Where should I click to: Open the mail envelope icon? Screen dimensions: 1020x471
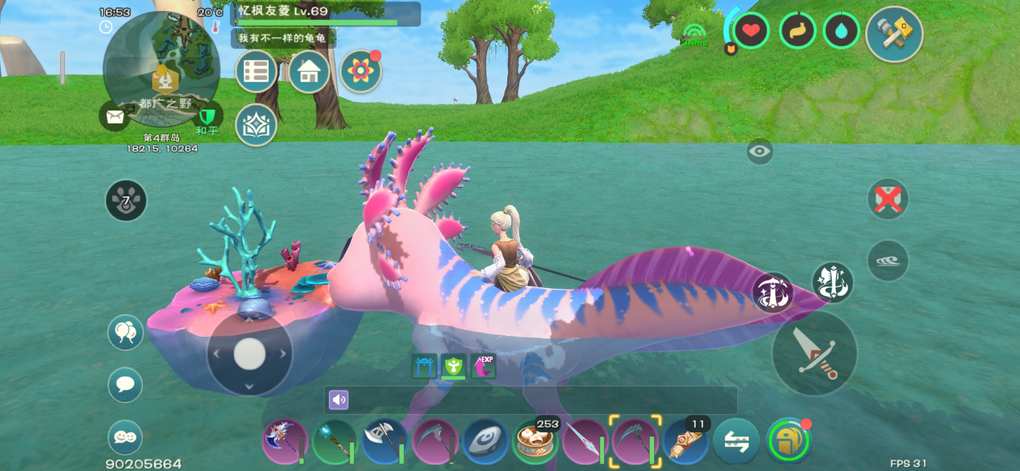(113, 116)
